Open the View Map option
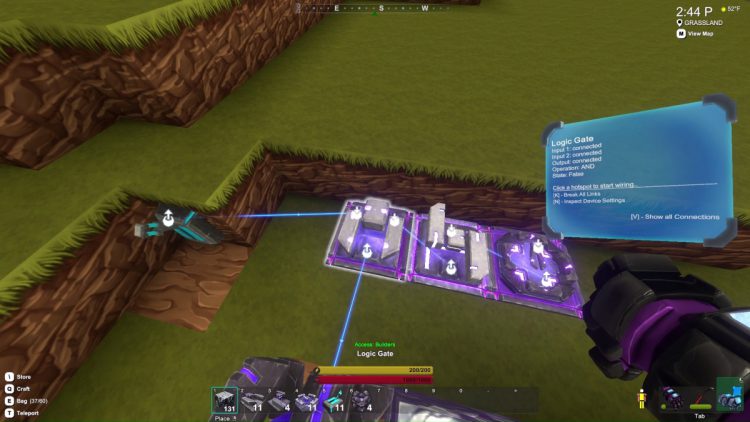Viewport: 750px width, 422px height. coord(699,33)
